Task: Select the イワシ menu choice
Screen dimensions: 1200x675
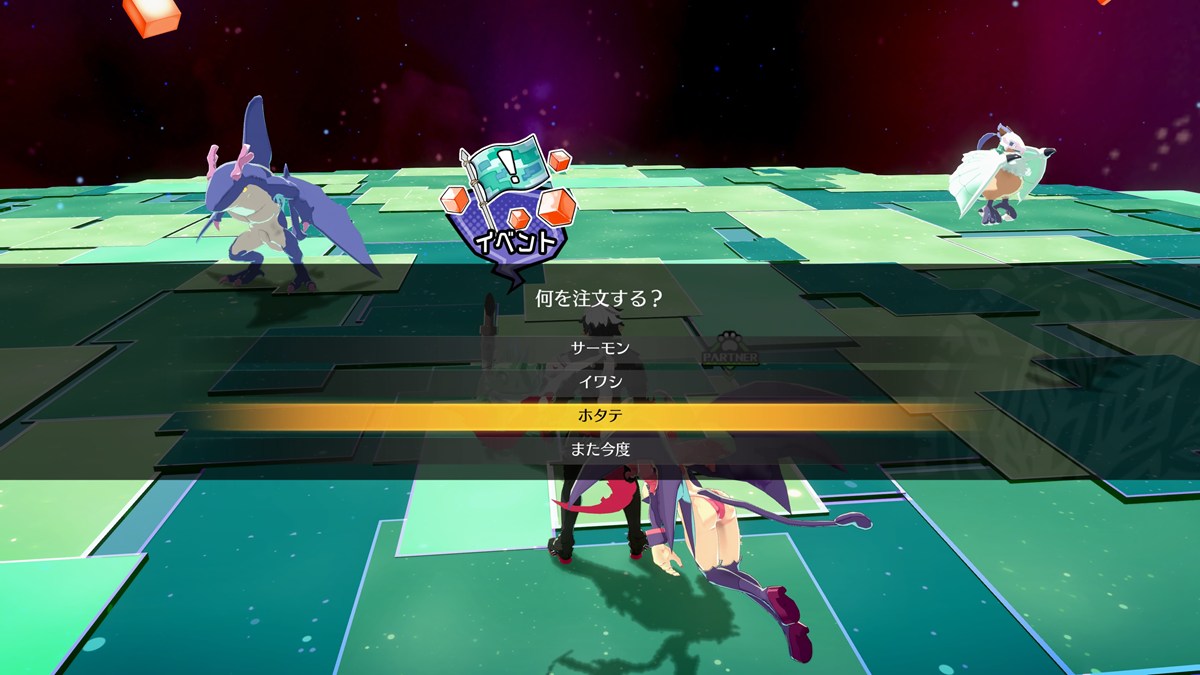Action: click(600, 381)
